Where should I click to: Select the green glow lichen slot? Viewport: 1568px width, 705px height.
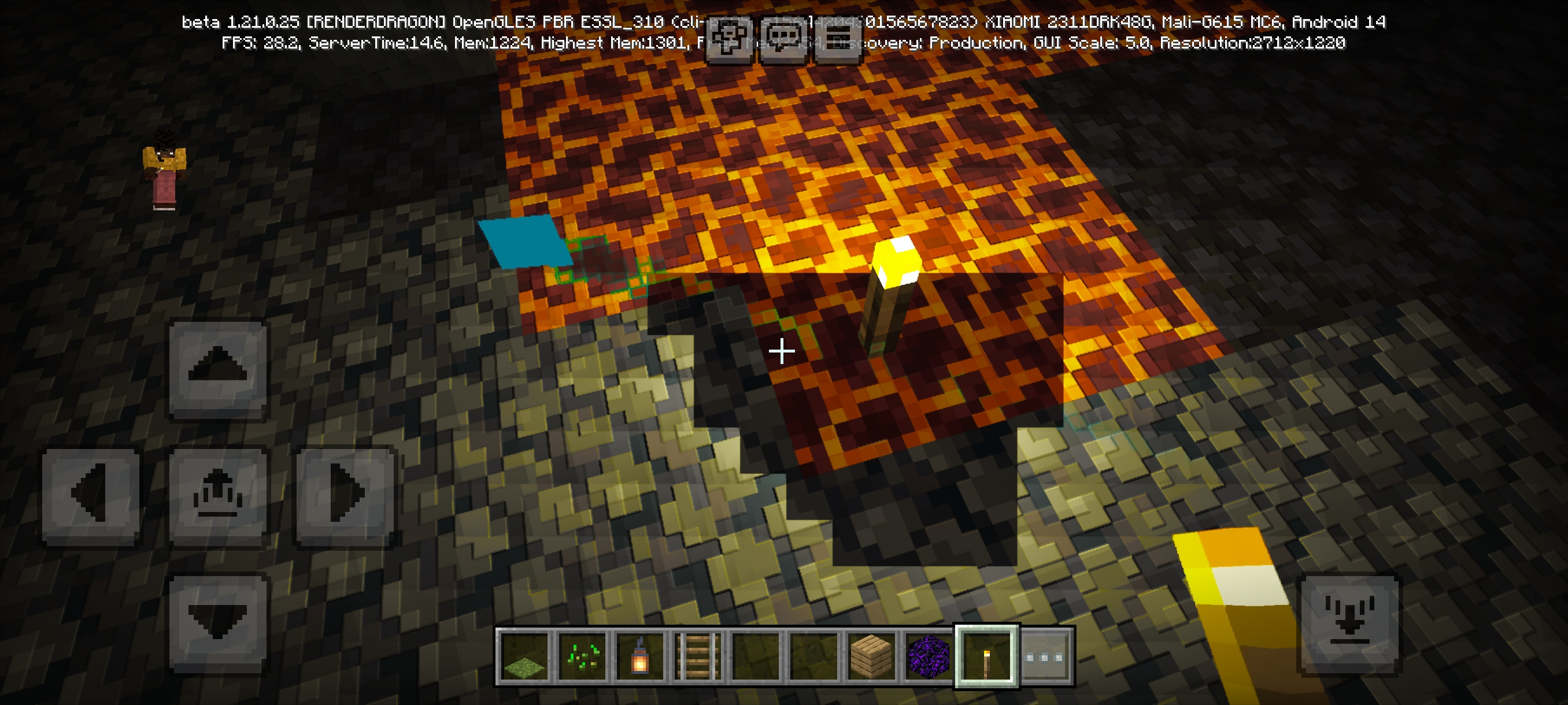click(582, 657)
